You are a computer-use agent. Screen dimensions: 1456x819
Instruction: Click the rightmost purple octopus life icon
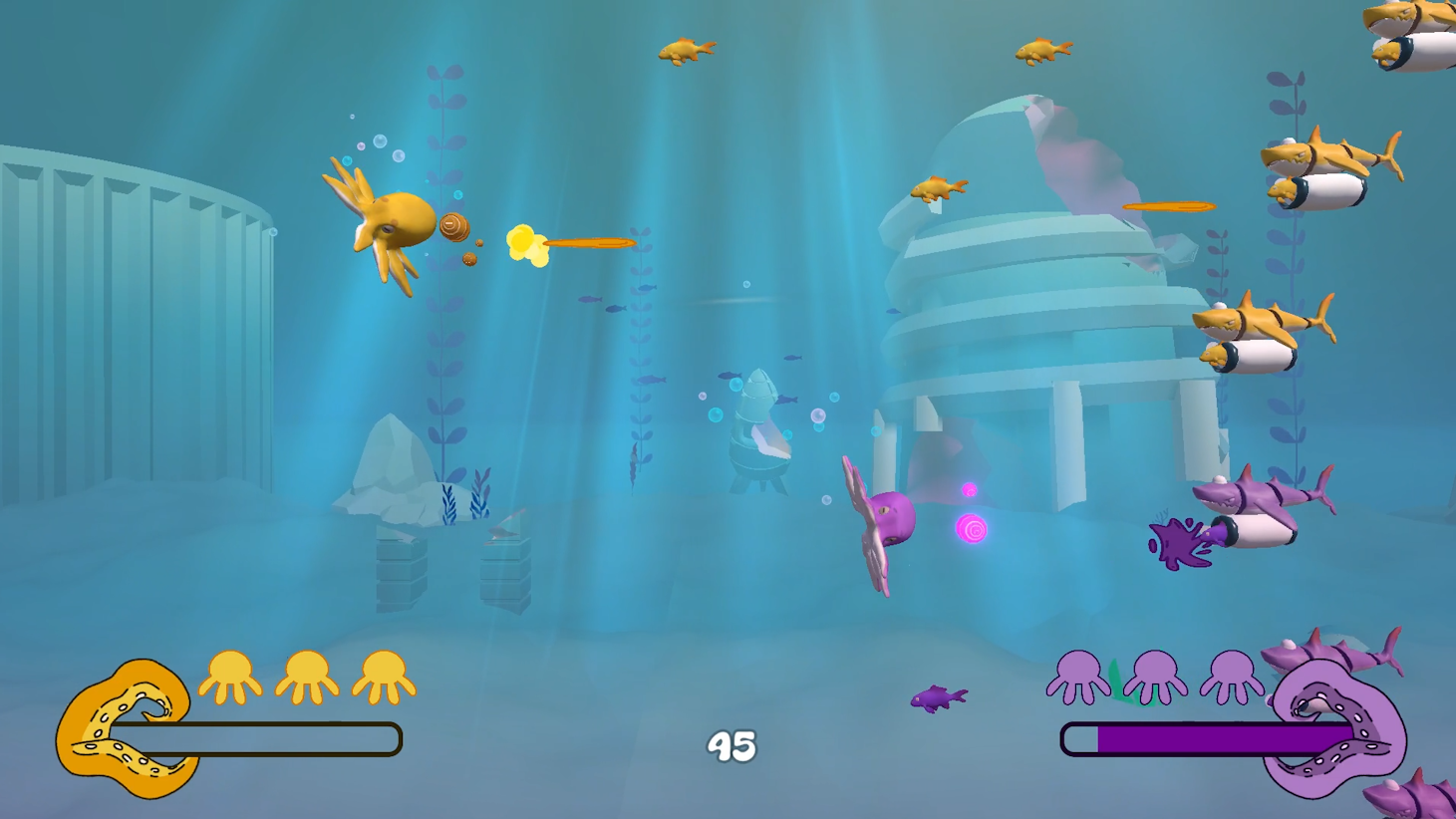click(1231, 676)
